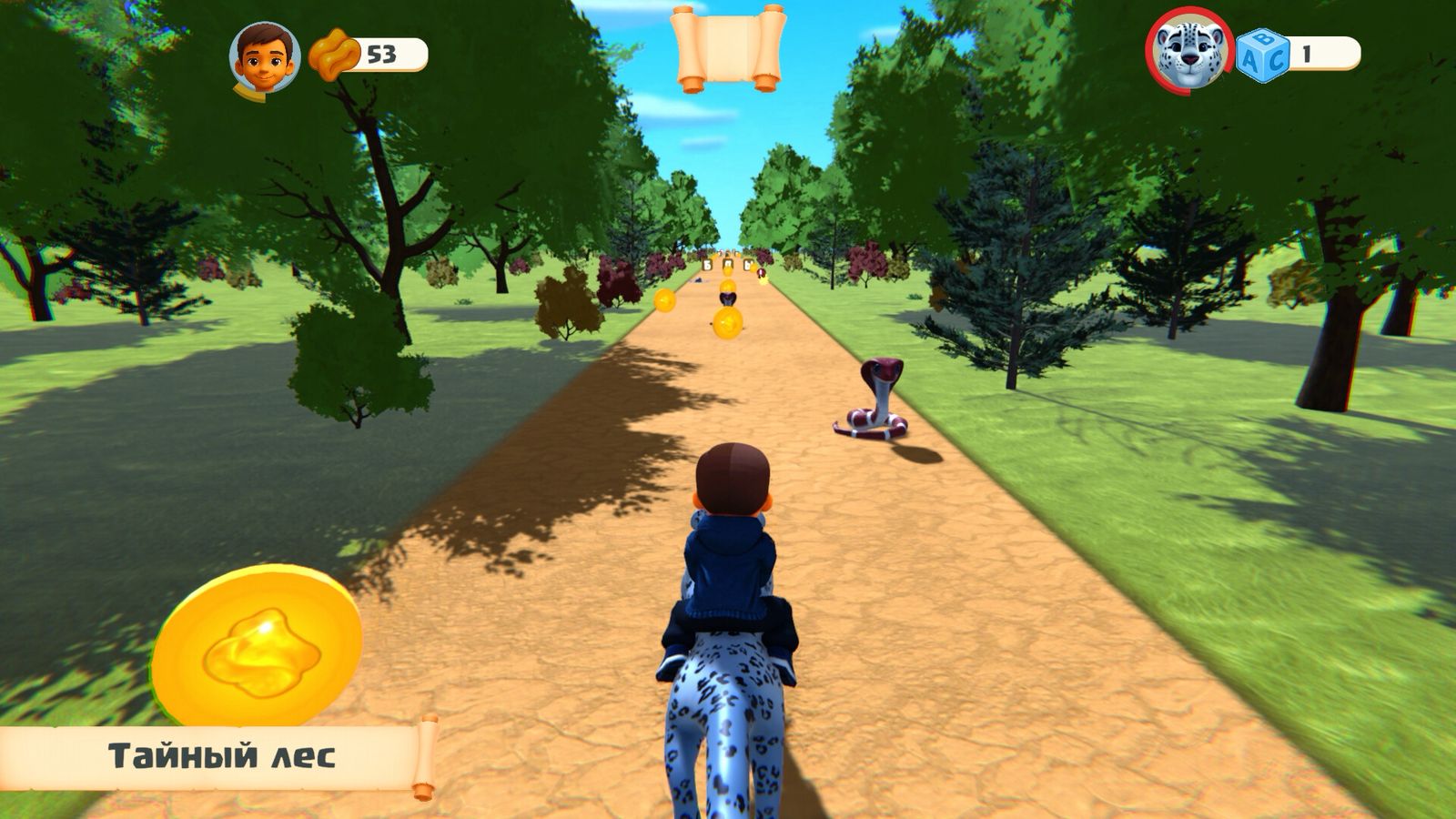Tap the large gold nugget coin button

coord(258,647)
